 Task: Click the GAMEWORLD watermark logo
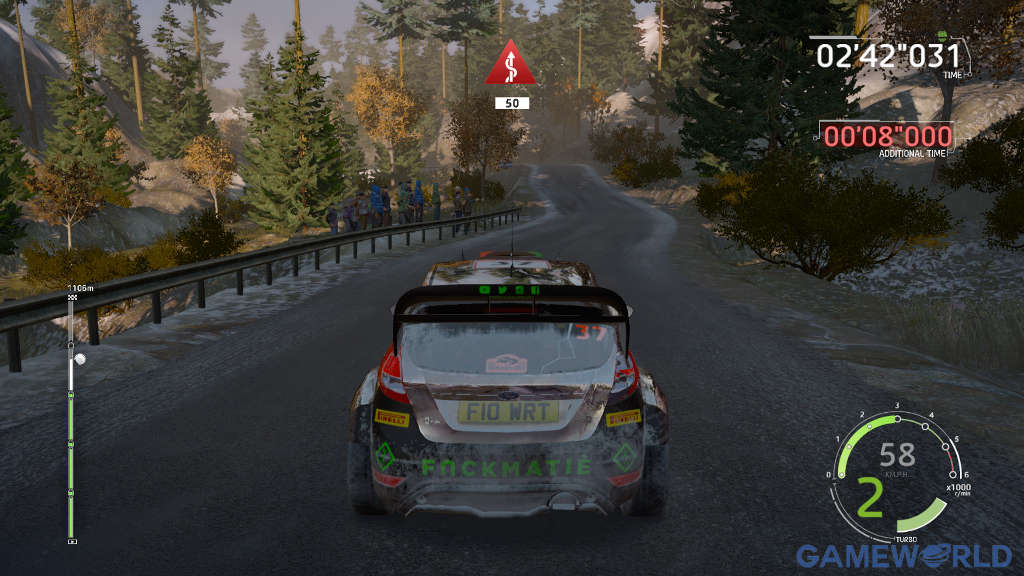coord(903,556)
